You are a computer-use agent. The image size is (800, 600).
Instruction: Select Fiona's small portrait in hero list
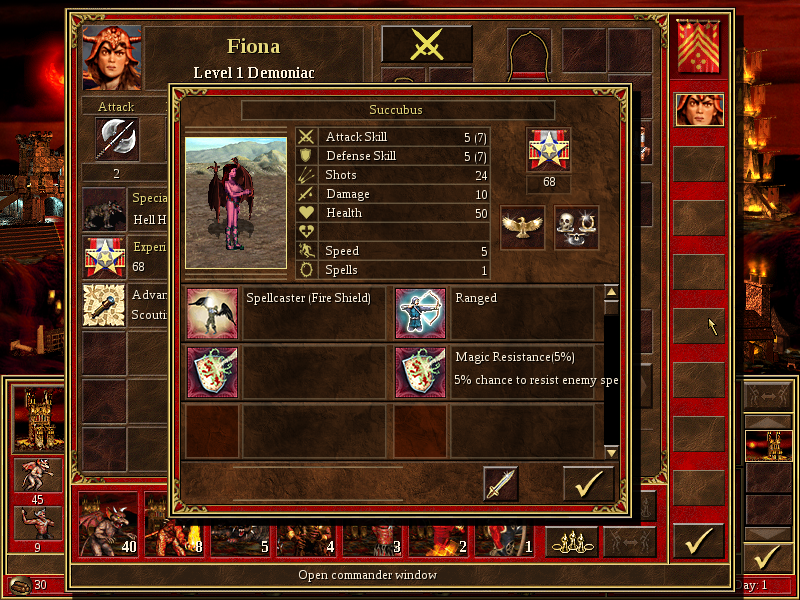pos(699,109)
